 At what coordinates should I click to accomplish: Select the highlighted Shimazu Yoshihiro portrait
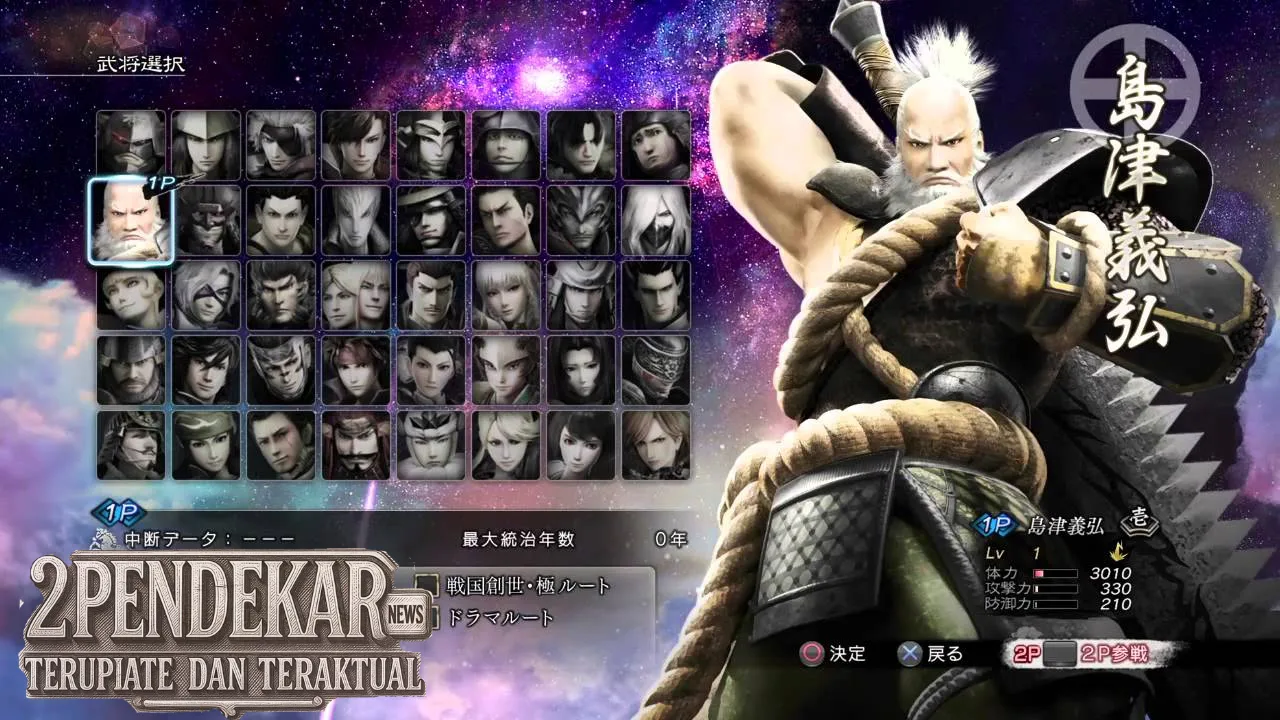point(131,221)
